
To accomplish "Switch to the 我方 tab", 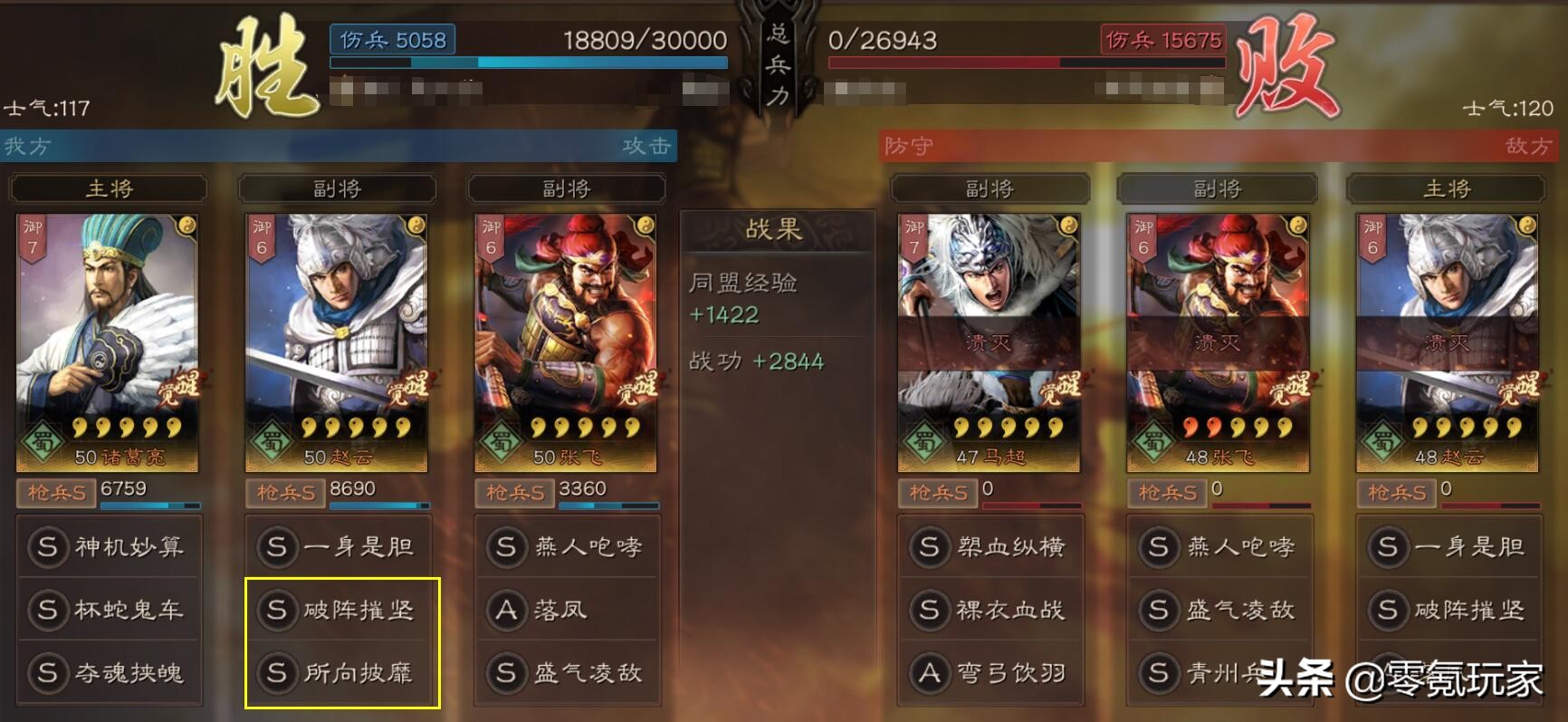I will (x=27, y=146).
